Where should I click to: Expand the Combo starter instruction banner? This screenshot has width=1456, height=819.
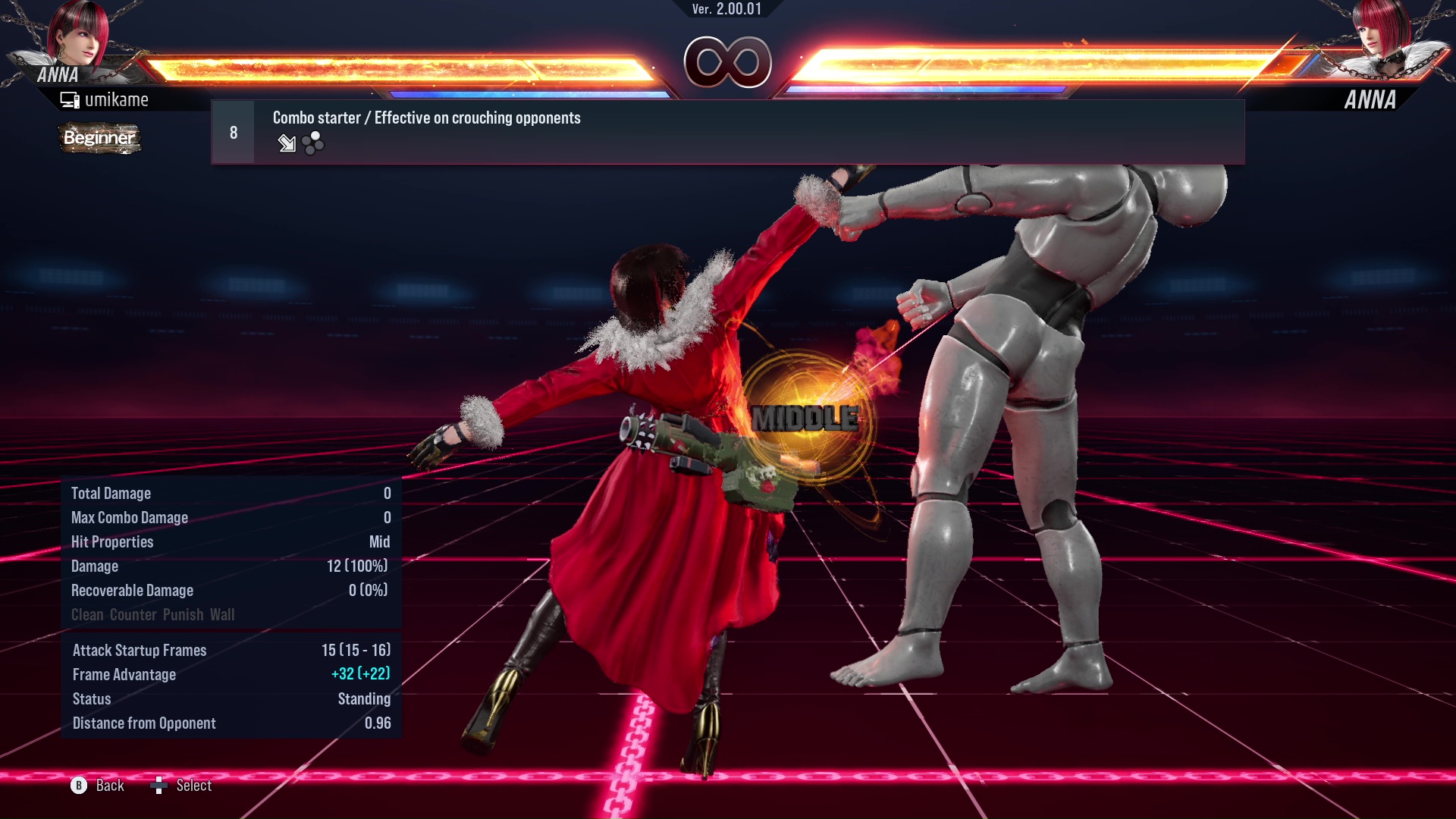coord(426,118)
